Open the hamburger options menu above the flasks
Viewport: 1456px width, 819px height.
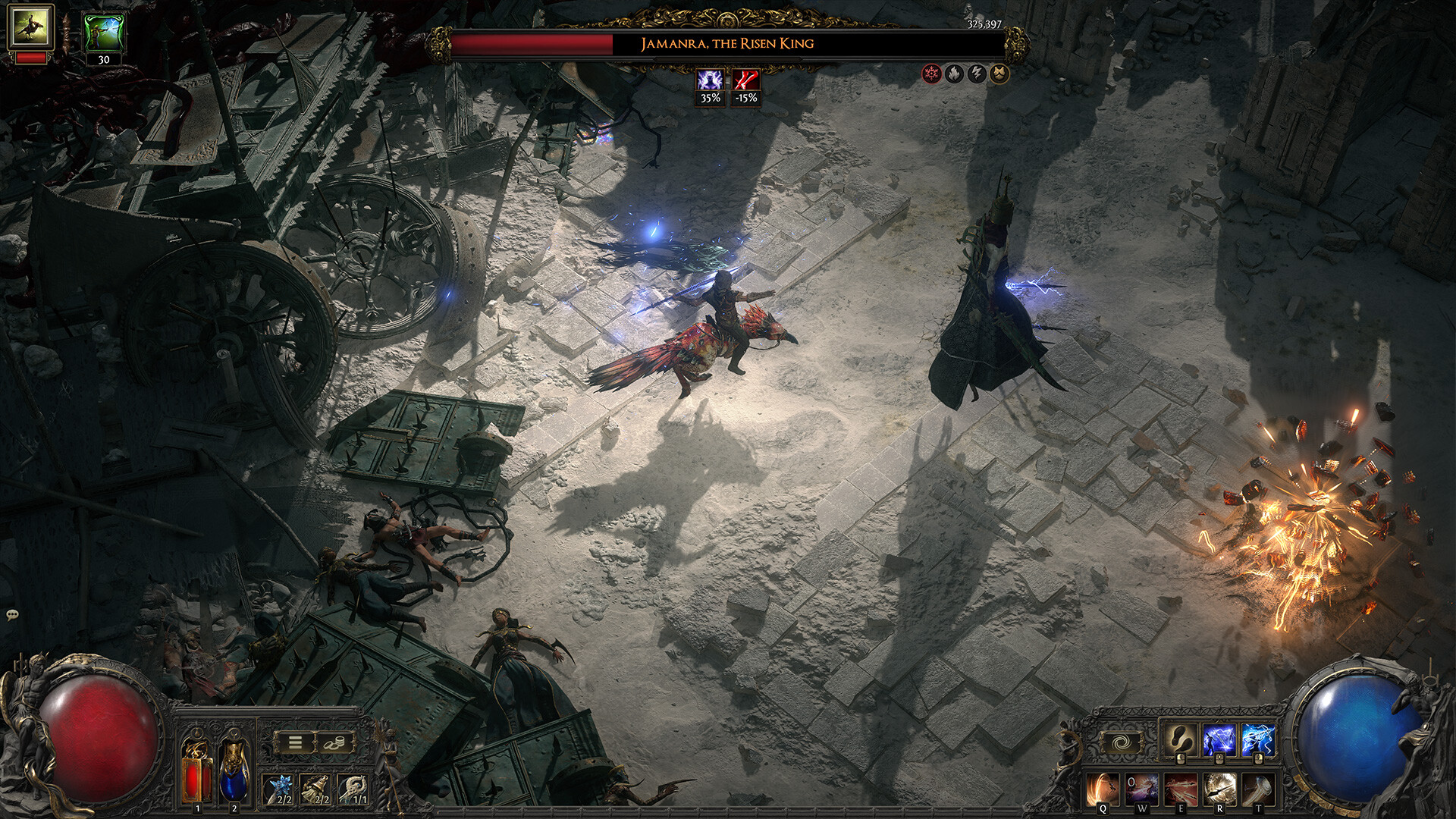(x=295, y=741)
